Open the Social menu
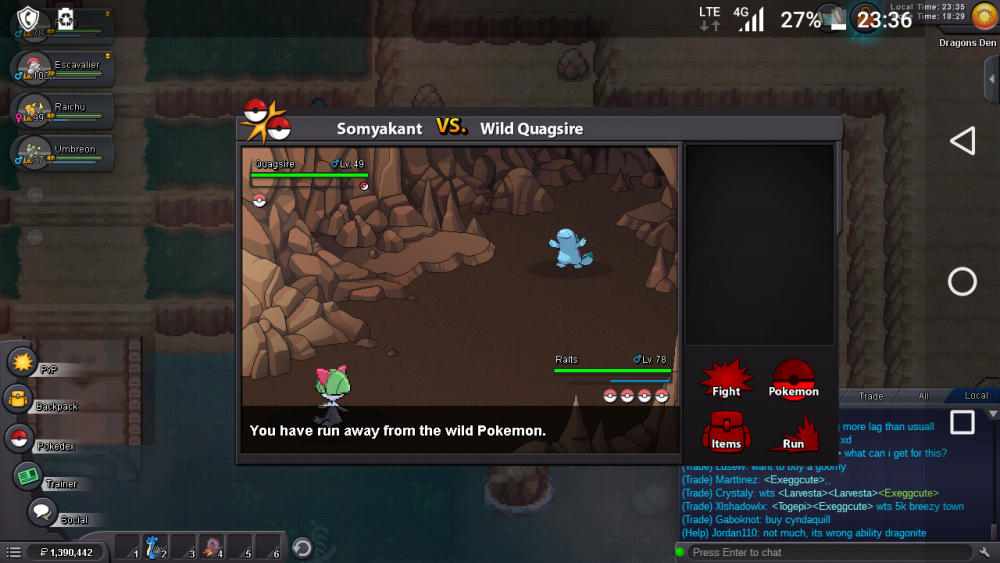1000x563 pixels. (x=42, y=512)
